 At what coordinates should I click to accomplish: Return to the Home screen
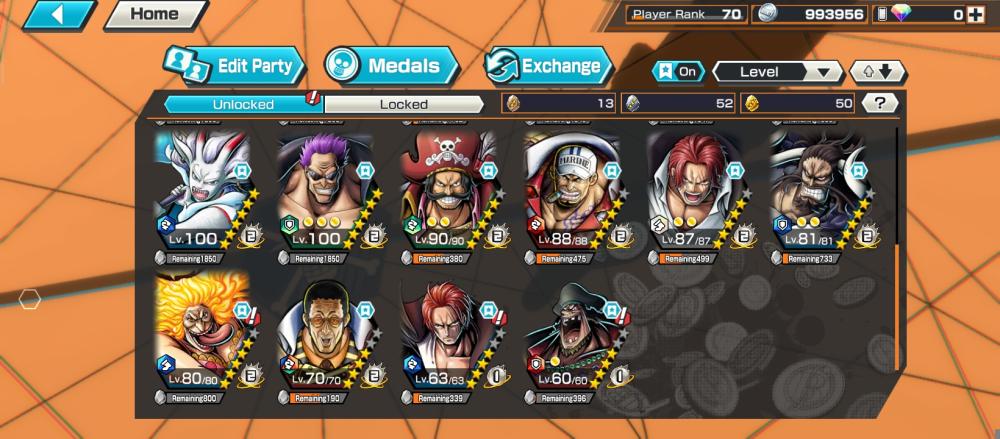coord(155,14)
